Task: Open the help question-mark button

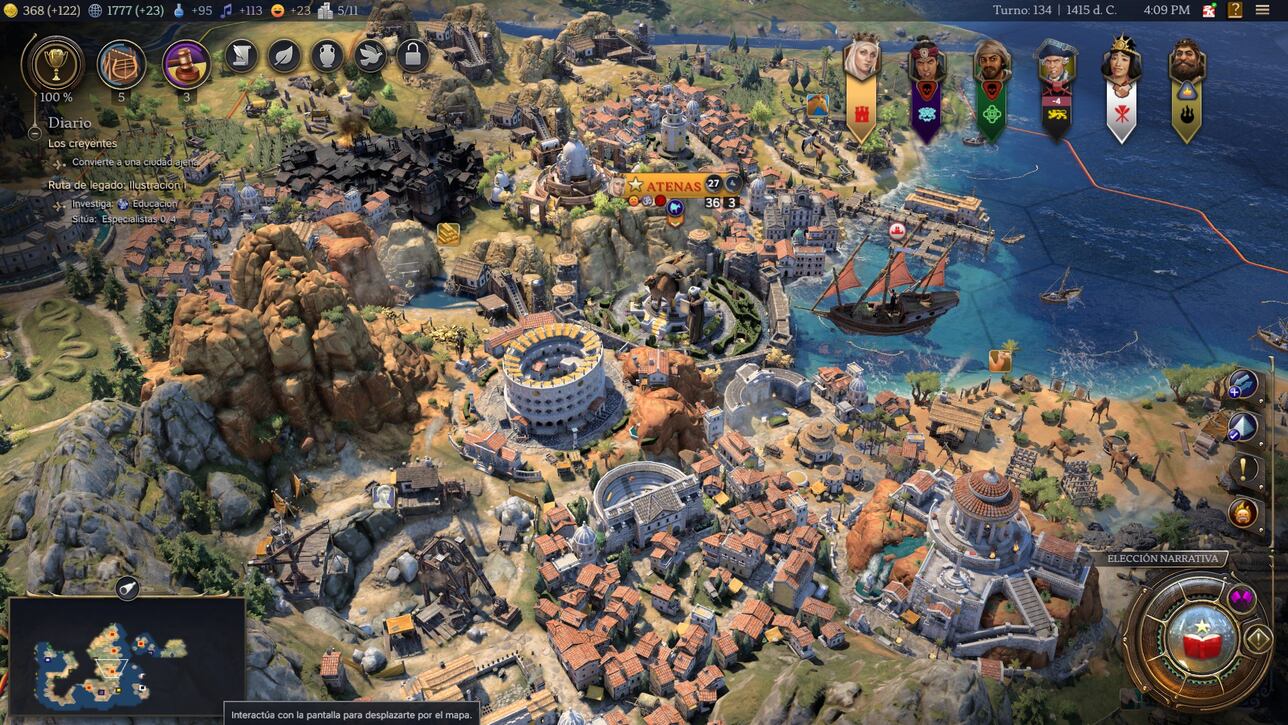Action: pos(1236,10)
